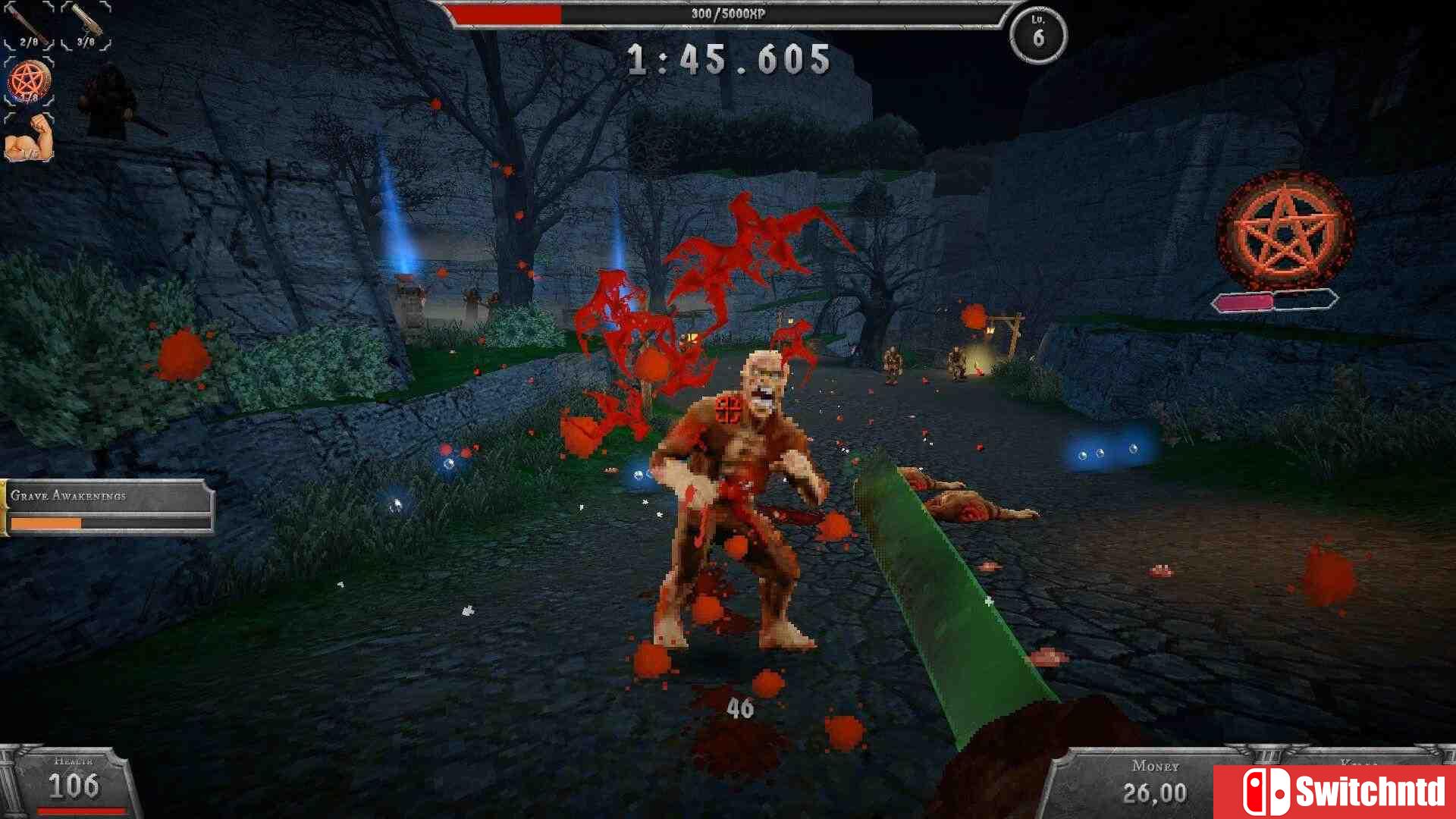Select the Level 6 emblem badge
Screen dimensions: 1456x819
pos(1036,33)
